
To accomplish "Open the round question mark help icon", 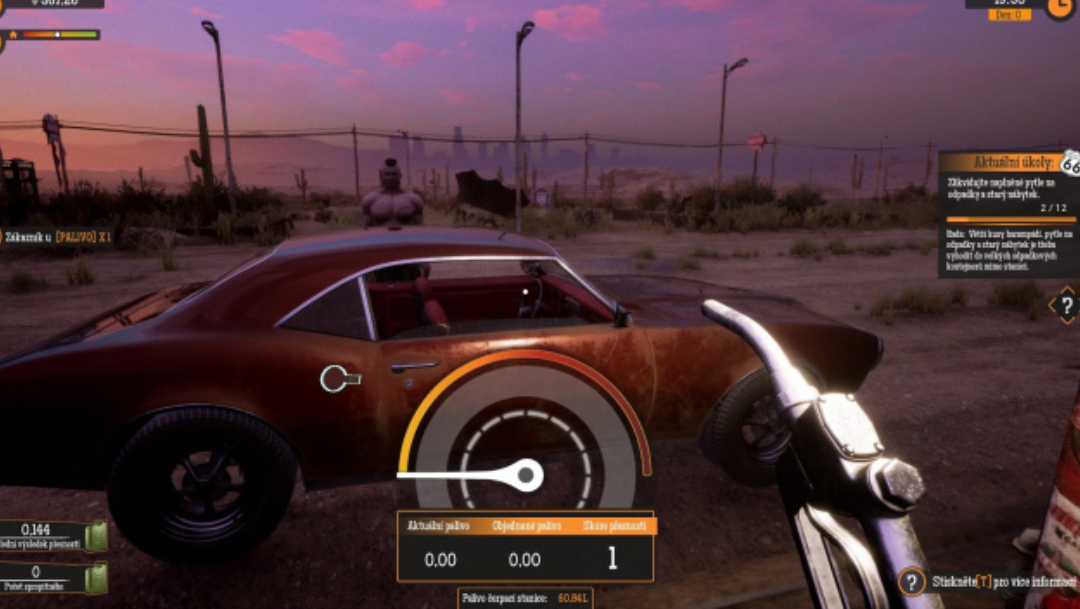I will pos(911,581).
